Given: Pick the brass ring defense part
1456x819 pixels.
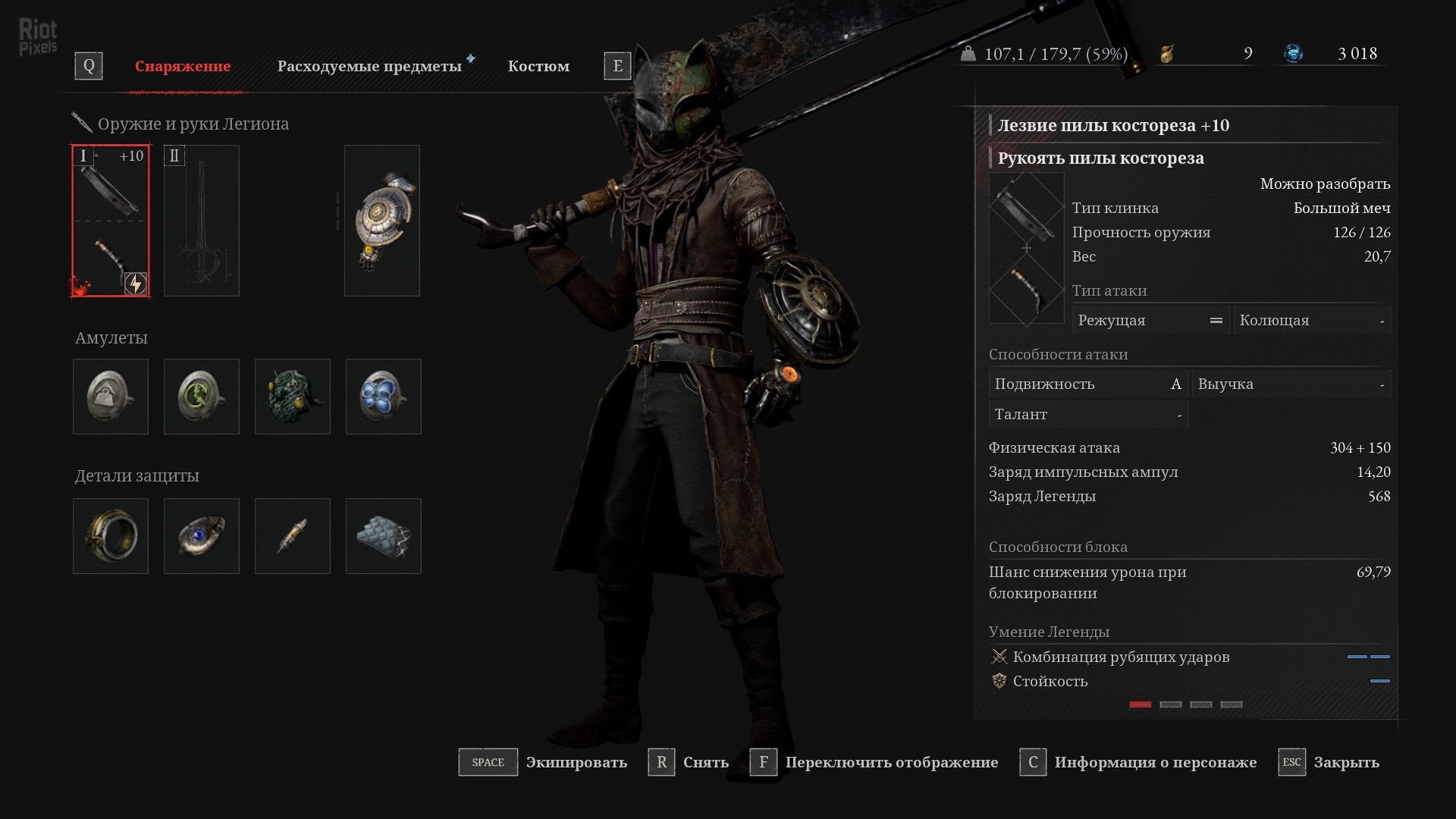Looking at the screenshot, I should (111, 536).
